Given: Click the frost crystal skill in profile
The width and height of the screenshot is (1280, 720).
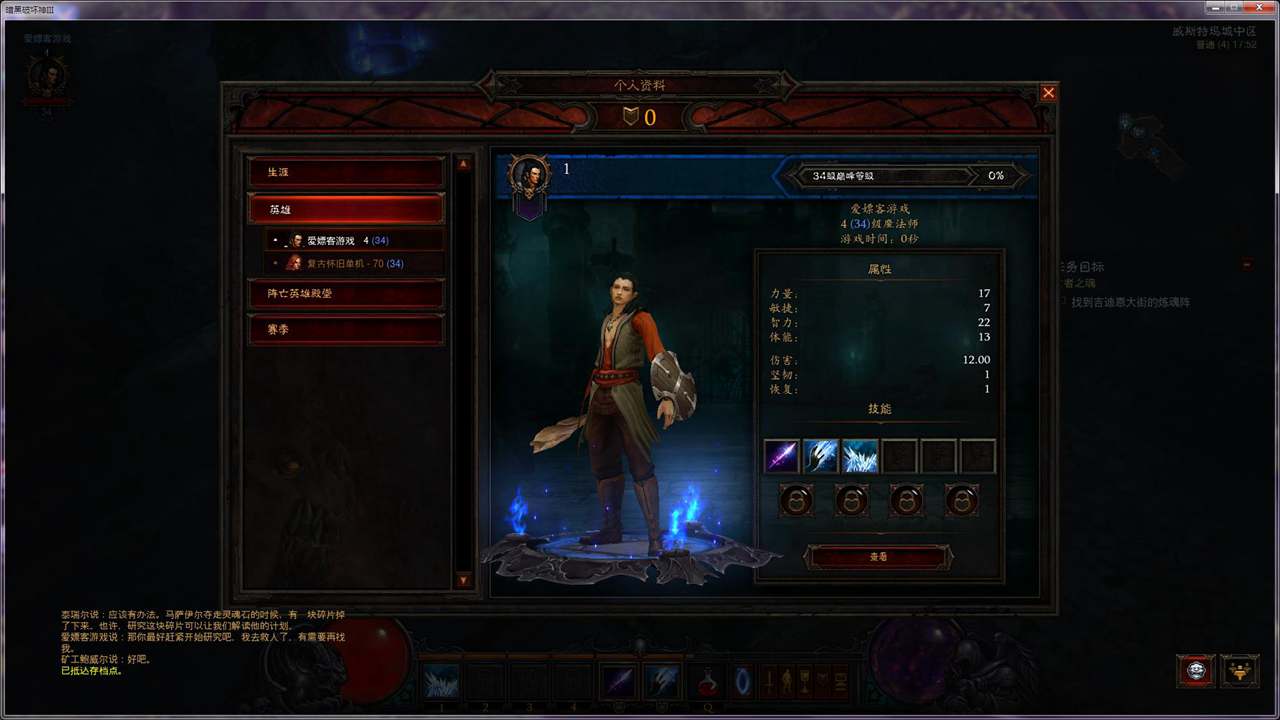Looking at the screenshot, I should tap(860, 456).
